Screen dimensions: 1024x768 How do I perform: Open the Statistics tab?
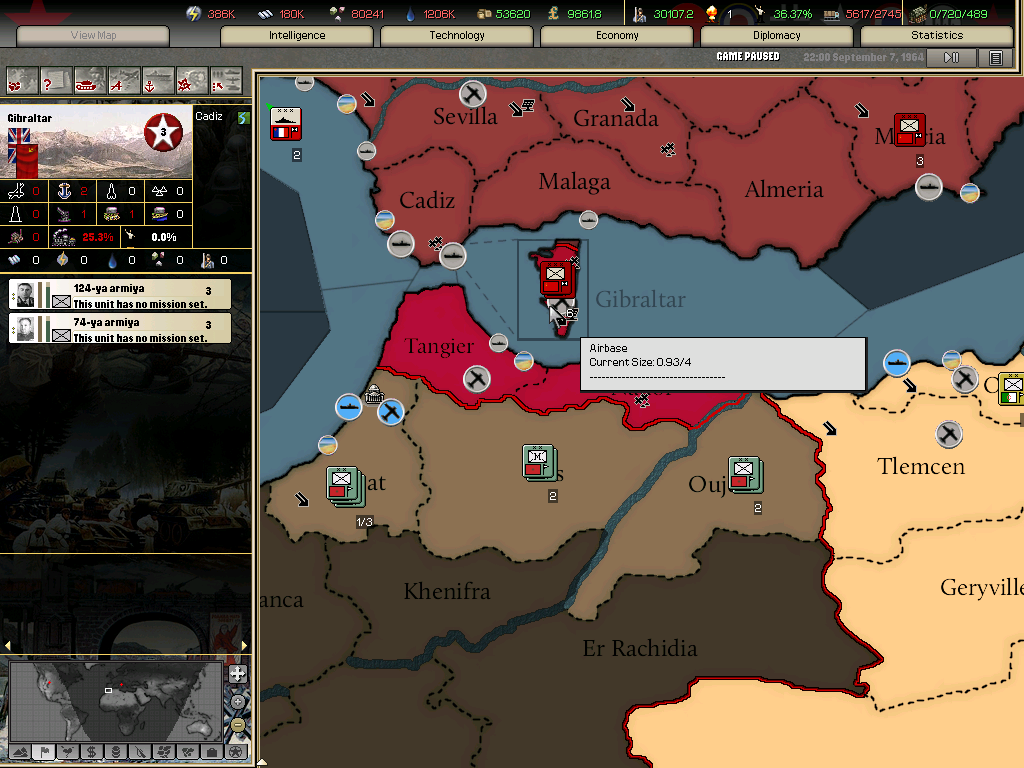coord(937,36)
